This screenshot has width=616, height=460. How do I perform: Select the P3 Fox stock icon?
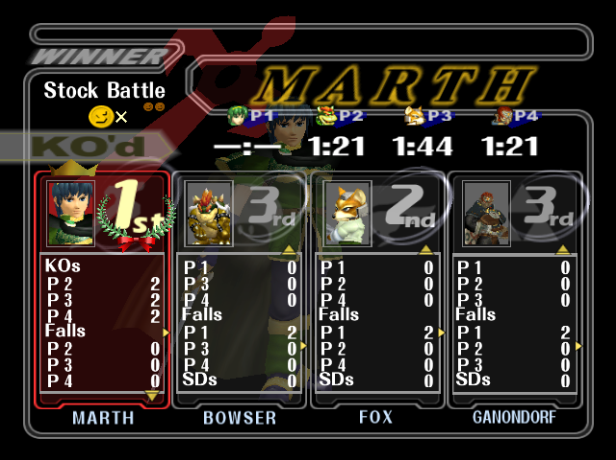pos(413,115)
